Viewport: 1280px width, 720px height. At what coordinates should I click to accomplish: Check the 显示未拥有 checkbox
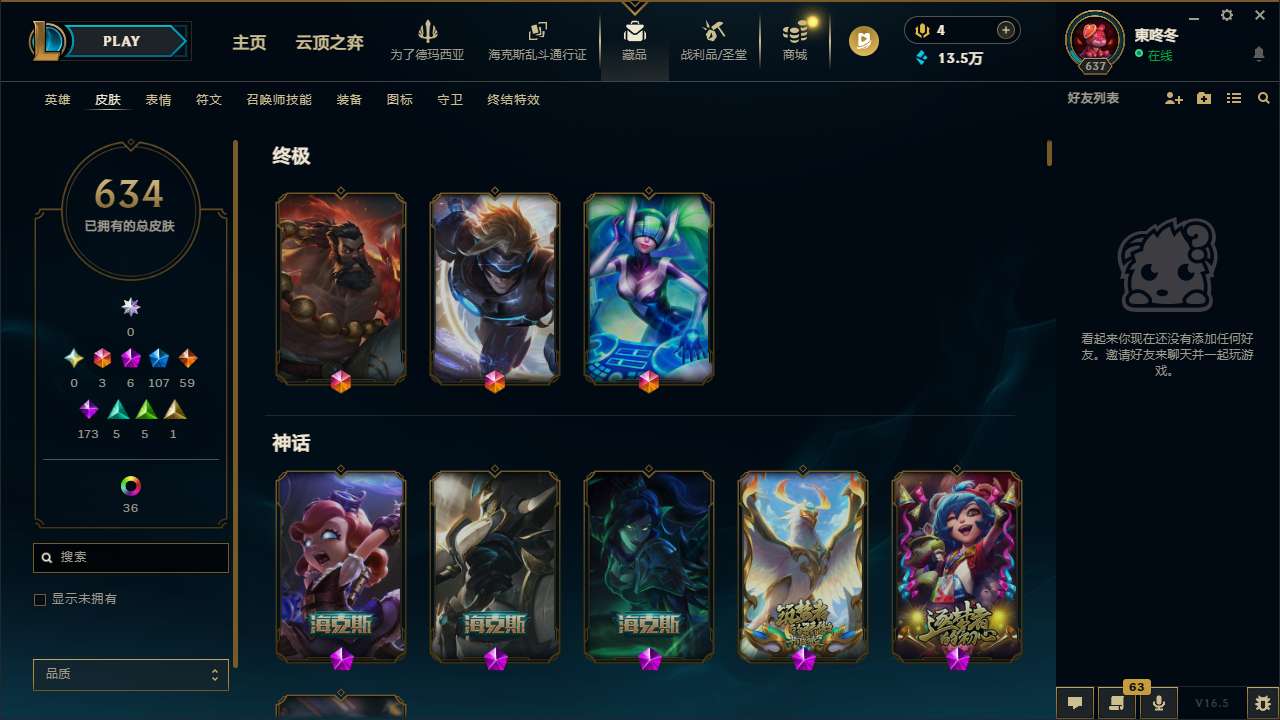tap(40, 599)
